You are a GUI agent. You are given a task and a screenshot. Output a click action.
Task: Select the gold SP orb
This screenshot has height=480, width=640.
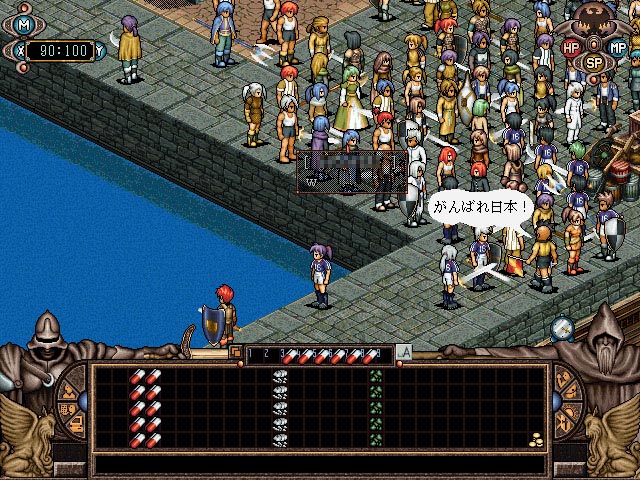[x=594, y=62]
